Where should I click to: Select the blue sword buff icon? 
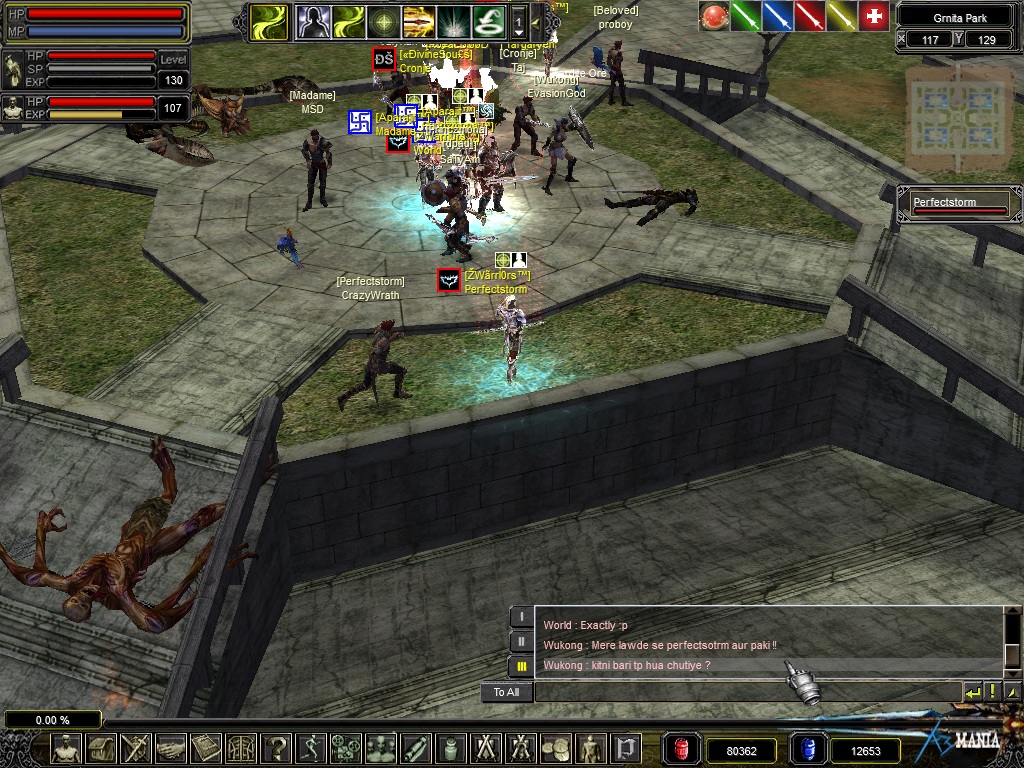[777, 17]
